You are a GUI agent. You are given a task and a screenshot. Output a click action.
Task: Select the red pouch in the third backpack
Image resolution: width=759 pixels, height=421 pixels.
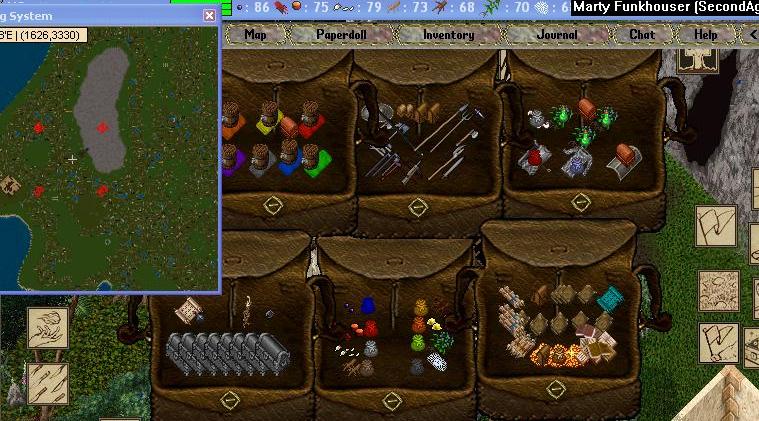pyautogui.click(x=534, y=156)
